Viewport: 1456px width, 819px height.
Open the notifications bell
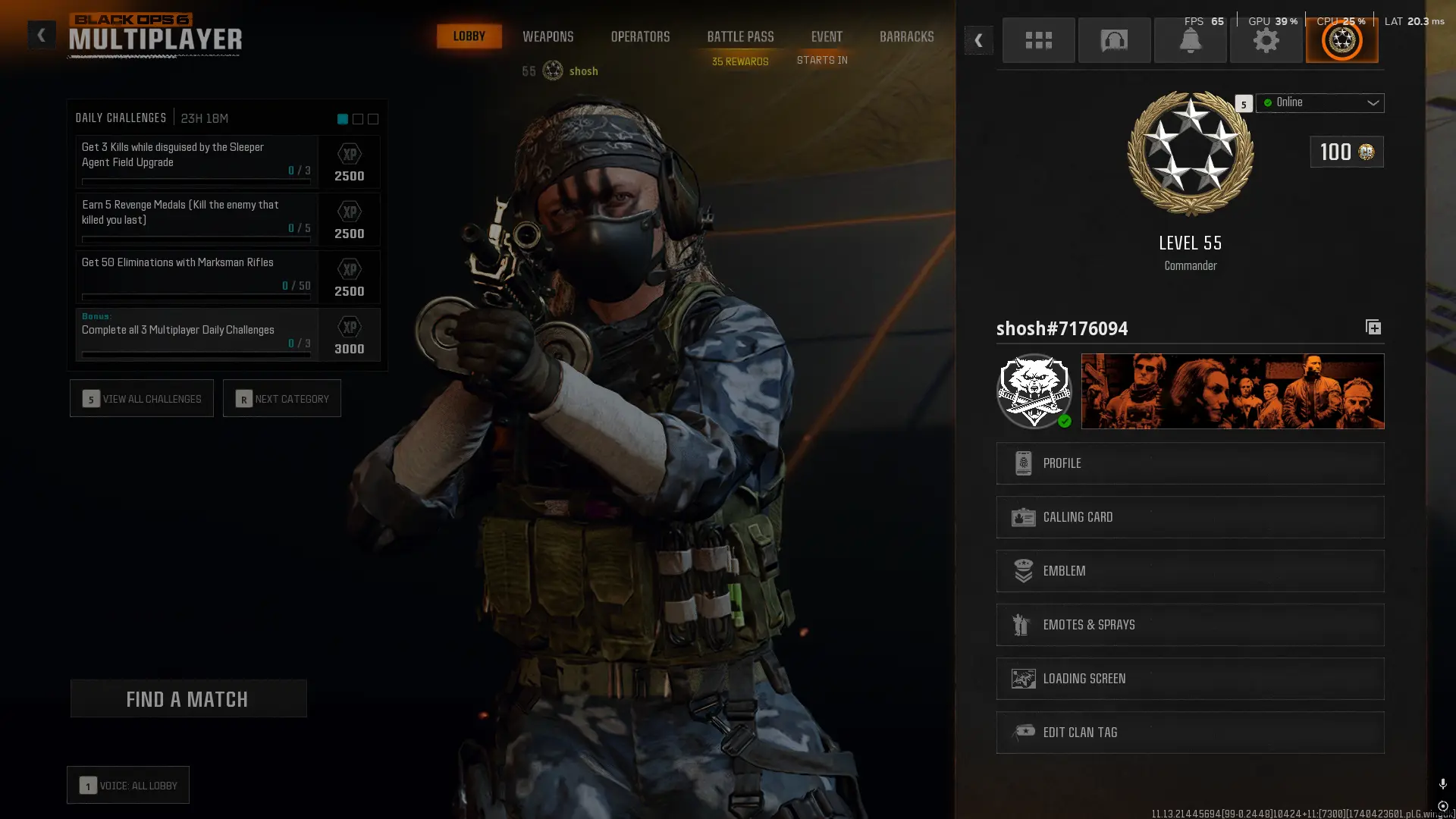1190,40
